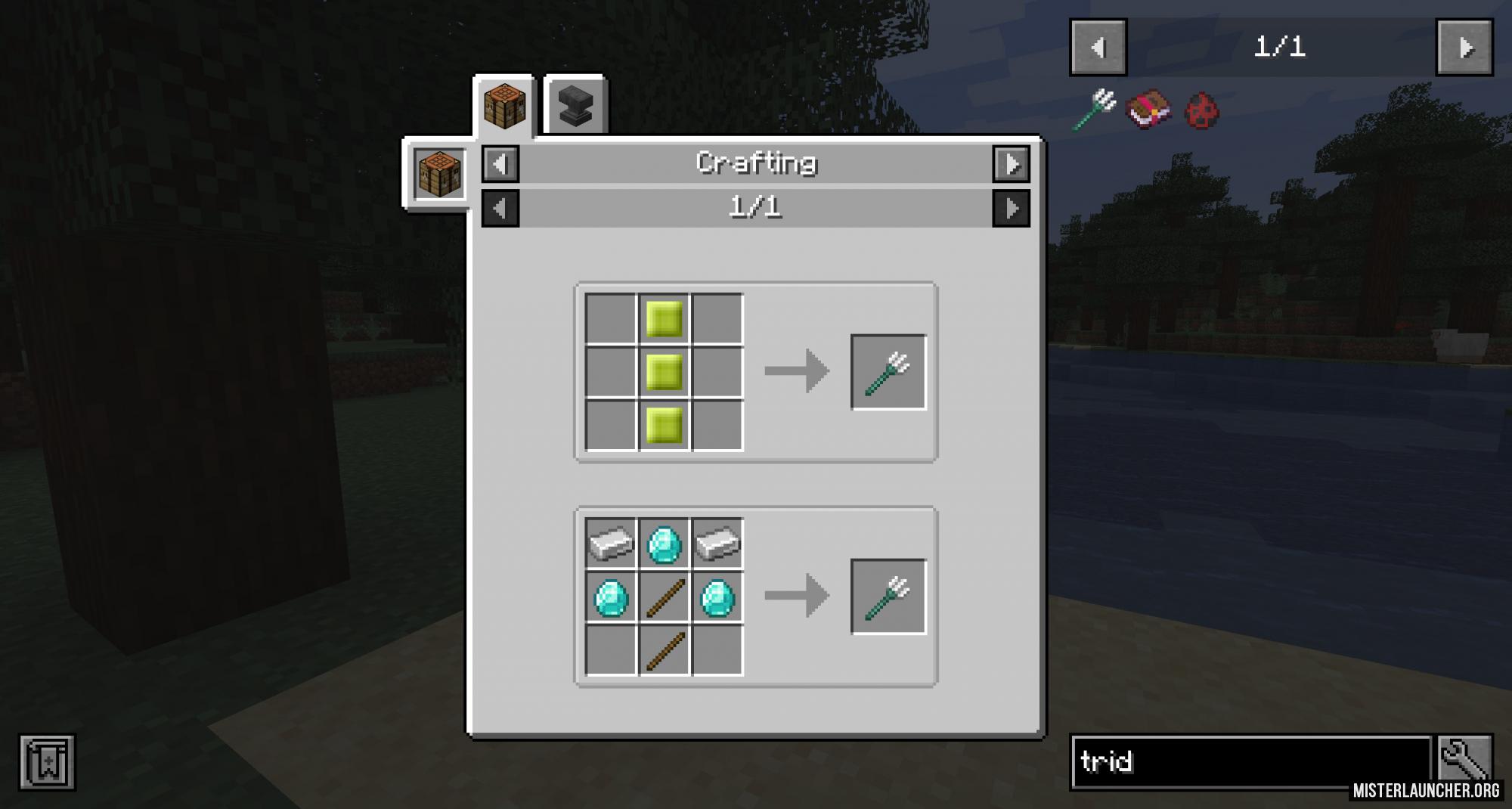Go back using the left Crafting arrow
Screen dimensions: 1512x809
500,162
